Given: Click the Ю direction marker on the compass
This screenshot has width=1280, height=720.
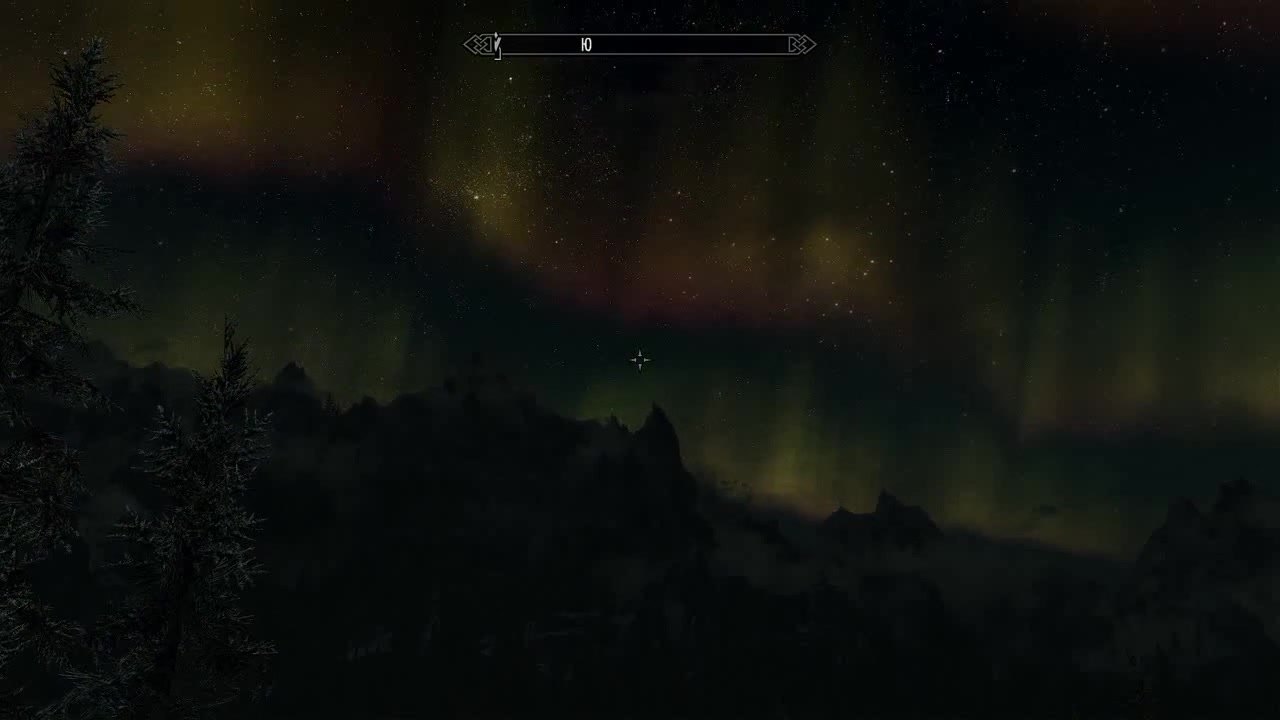Looking at the screenshot, I should pos(586,45).
